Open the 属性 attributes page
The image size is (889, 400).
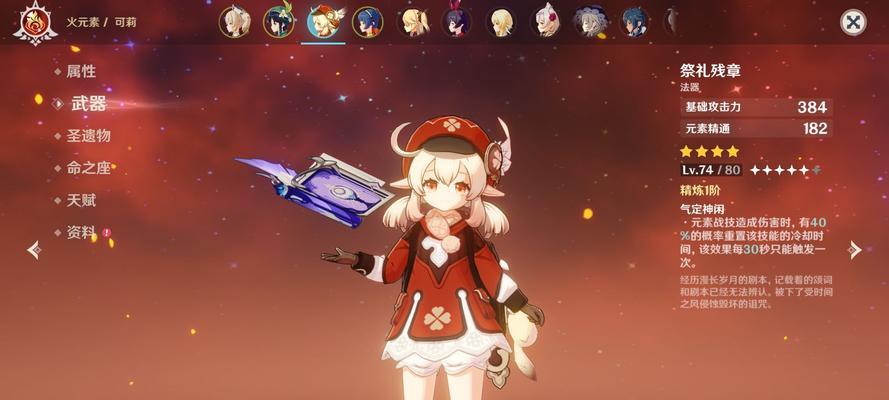point(80,71)
